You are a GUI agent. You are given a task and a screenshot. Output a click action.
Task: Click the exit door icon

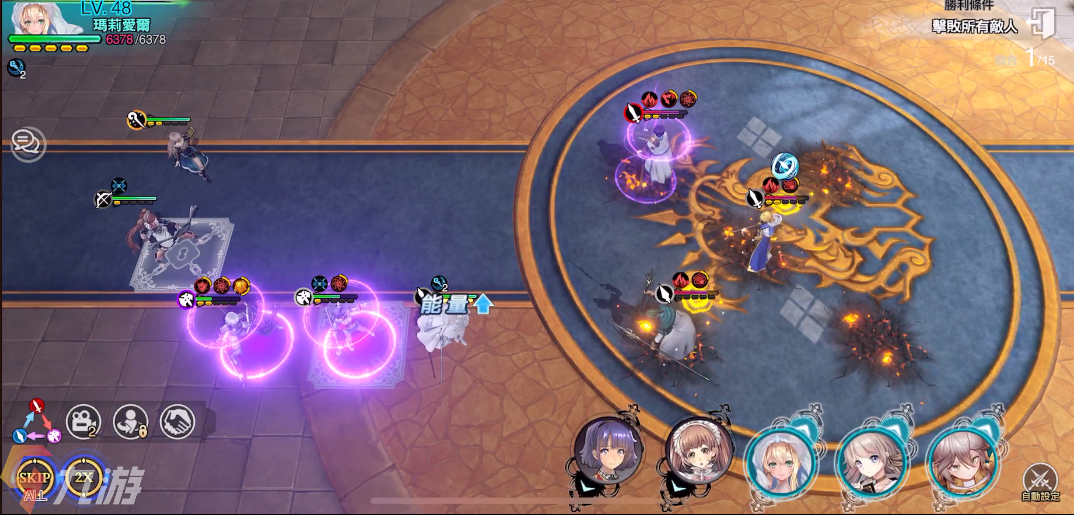click(1042, 22)
